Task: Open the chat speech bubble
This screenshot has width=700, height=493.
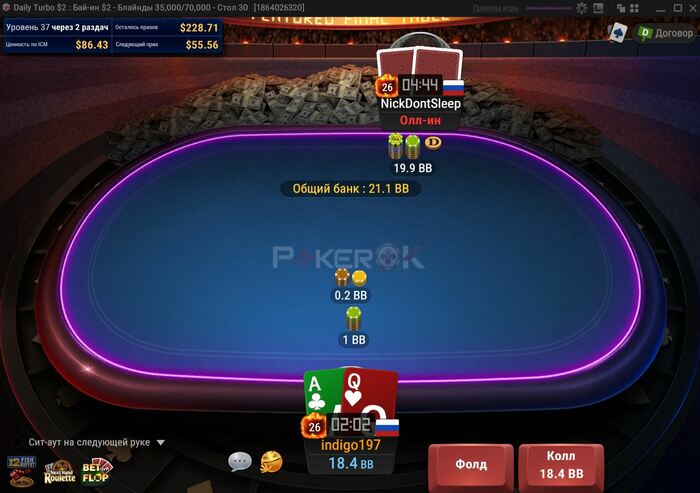Action: coord(239,461)
